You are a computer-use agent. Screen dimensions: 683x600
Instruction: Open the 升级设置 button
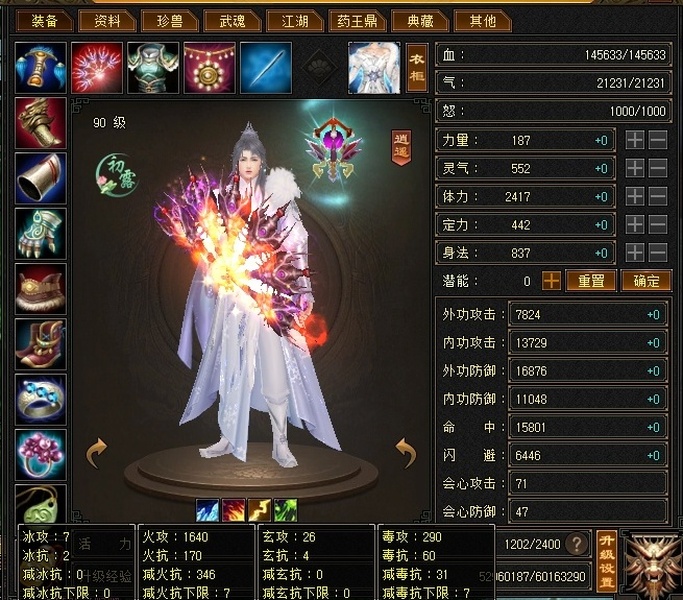tap(606, 561)
